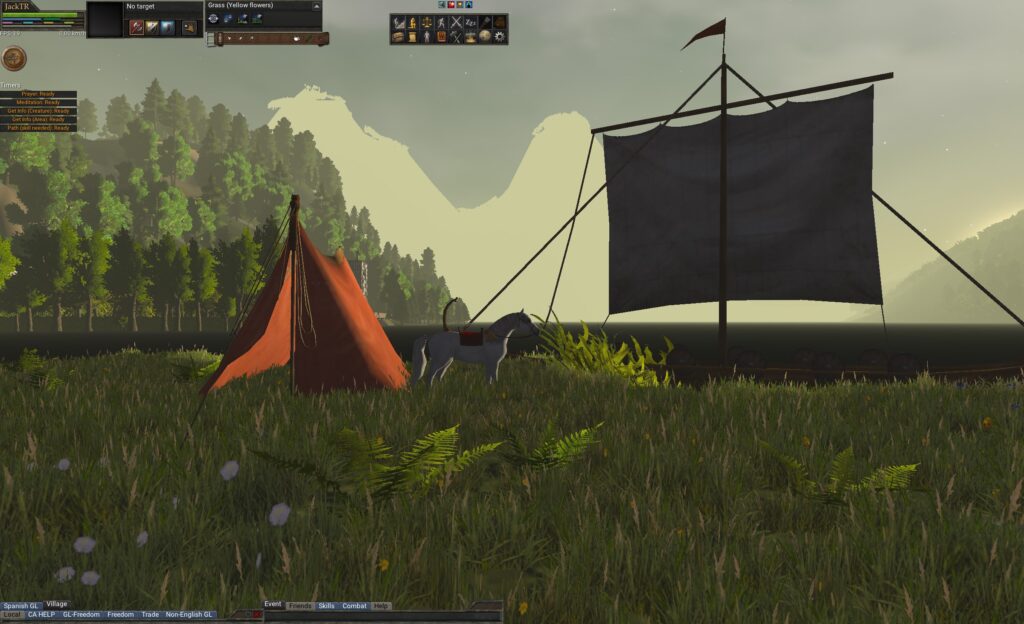
Task: Show the Non-English GL chat tab
Action: pos(189,614)
